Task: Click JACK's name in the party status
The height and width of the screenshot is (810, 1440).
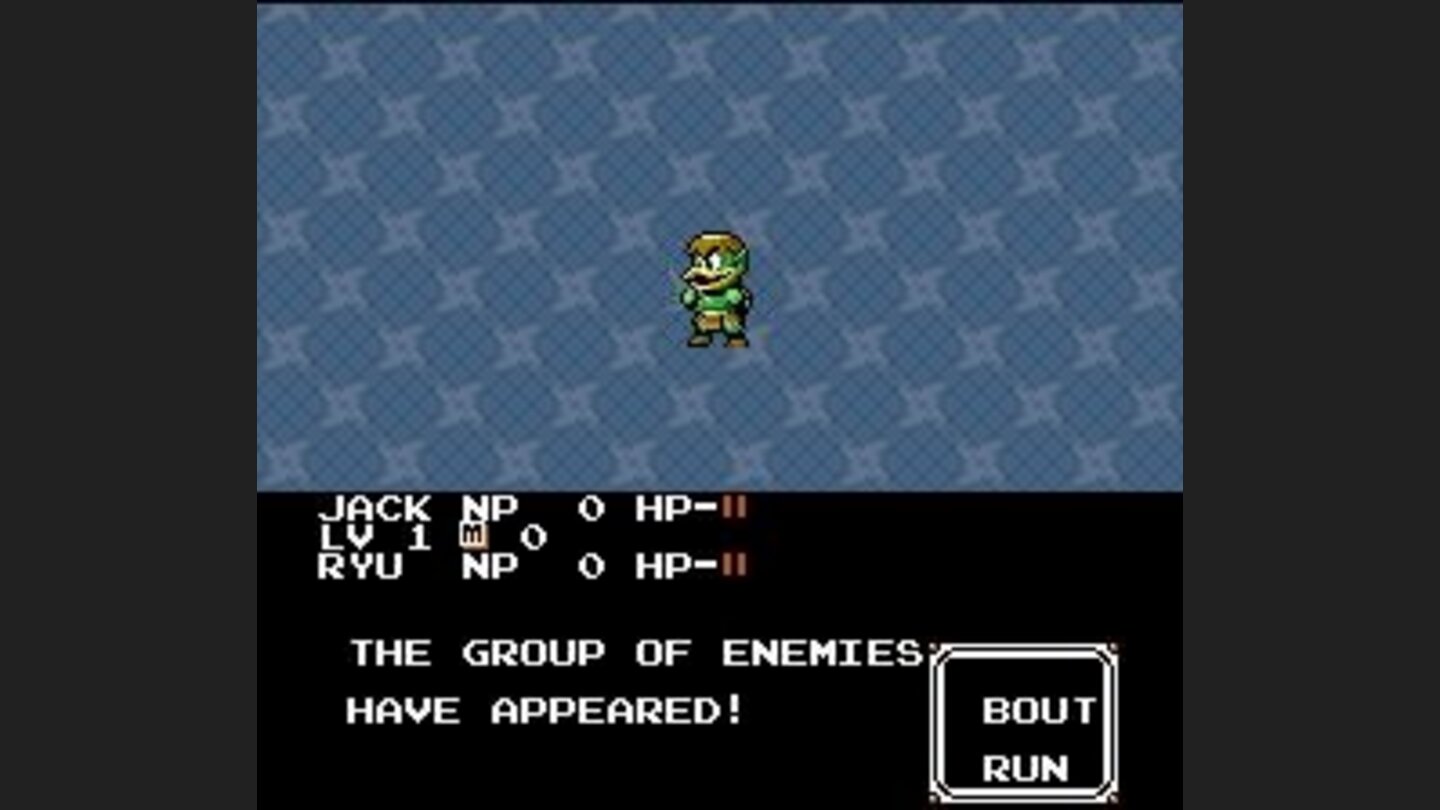Action: point(375,509)
